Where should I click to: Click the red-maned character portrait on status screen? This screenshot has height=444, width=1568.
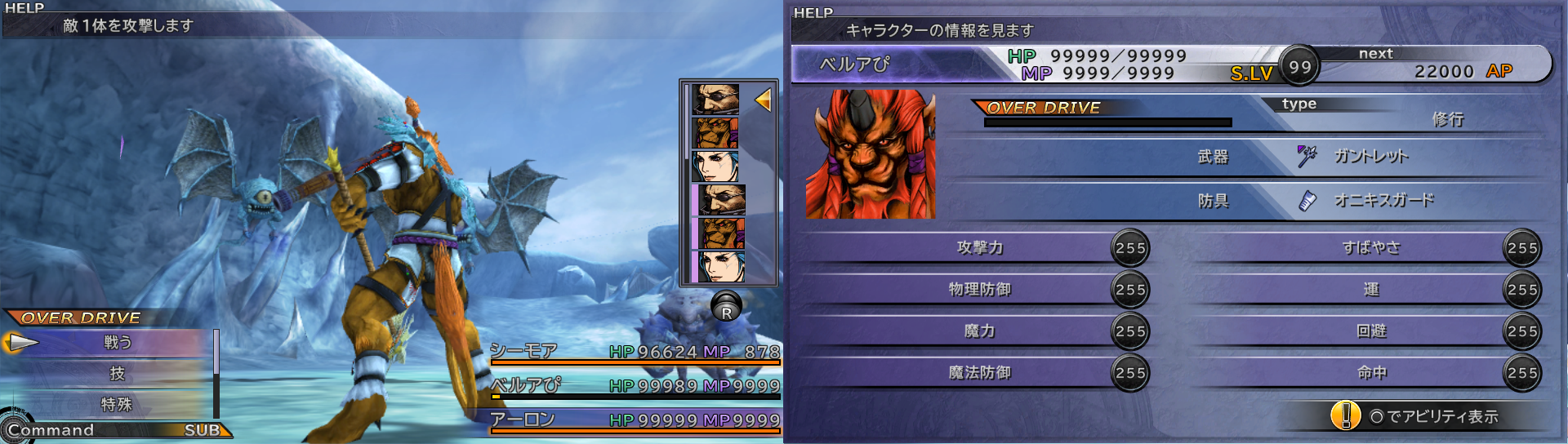point(871,154)
